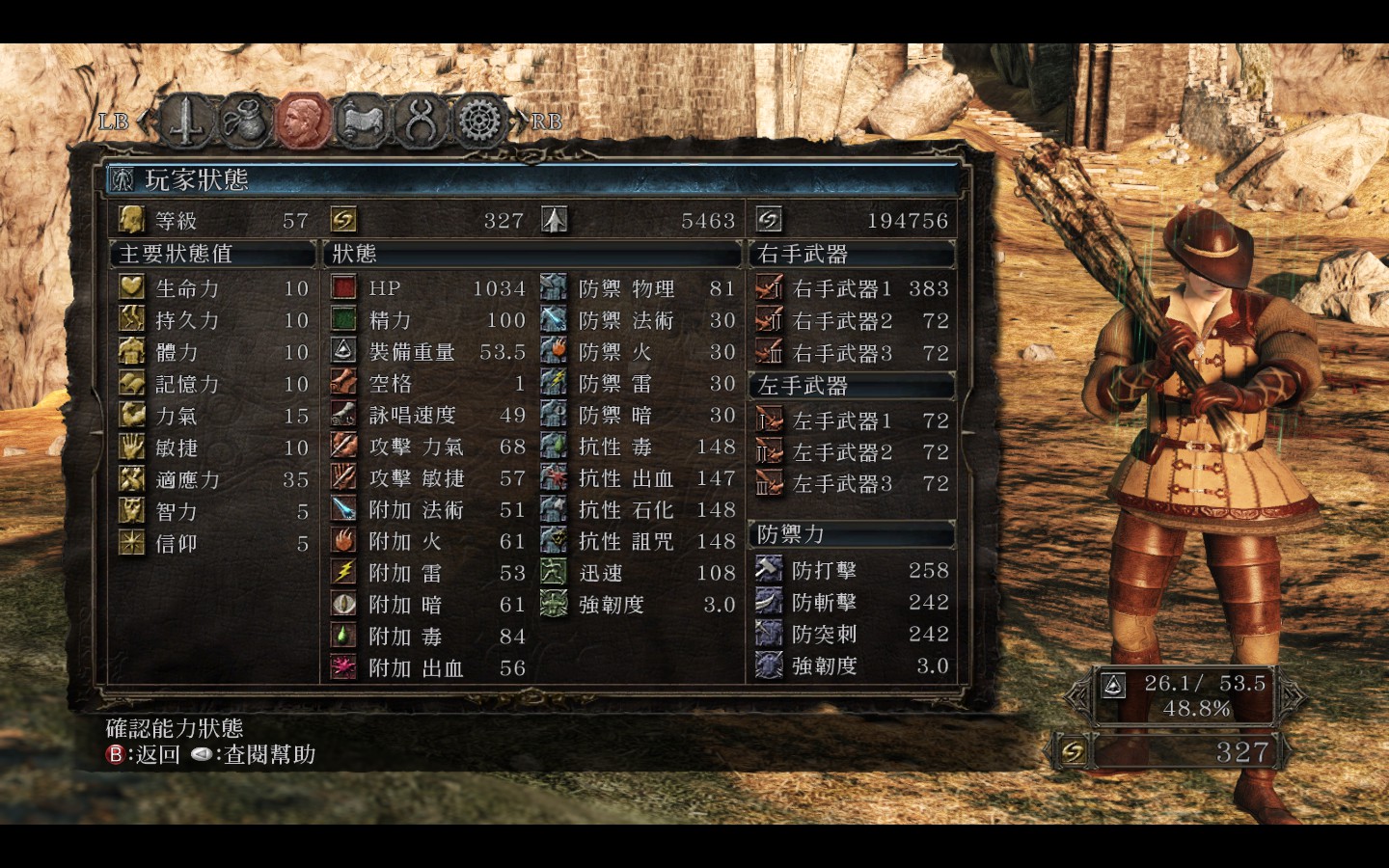Select the 持久力 stat row
The width and height of the screenshot is (1389, 868).
point(213,320)
